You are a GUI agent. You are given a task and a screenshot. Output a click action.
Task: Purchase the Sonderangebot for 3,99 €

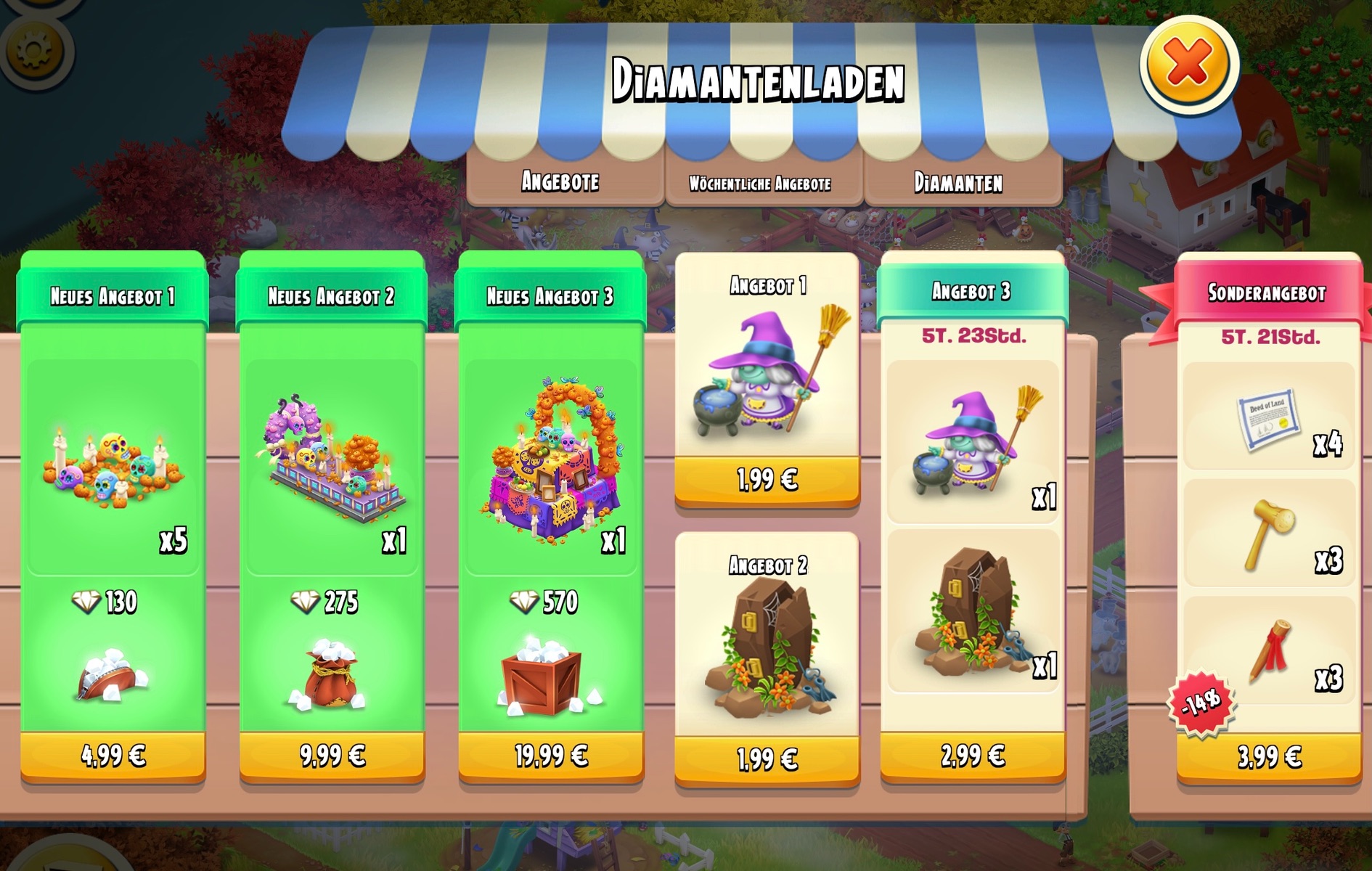(1269, 757)
